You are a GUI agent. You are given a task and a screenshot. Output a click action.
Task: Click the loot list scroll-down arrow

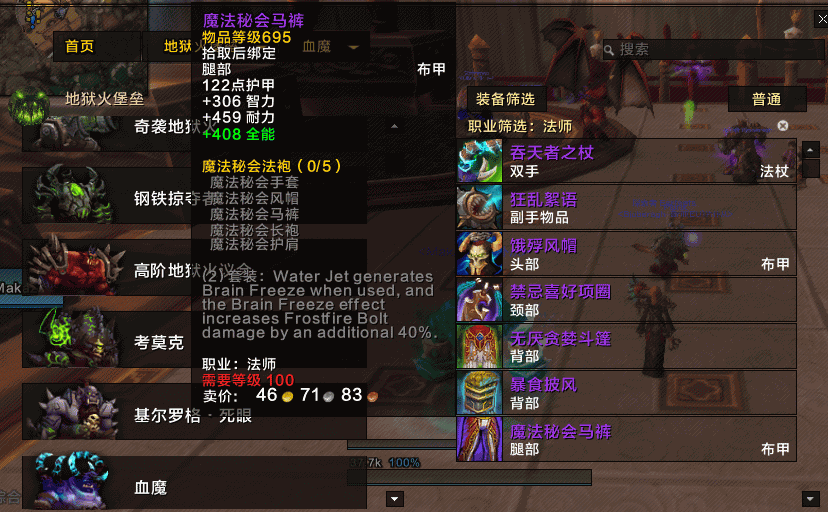(x=810, y=498)
